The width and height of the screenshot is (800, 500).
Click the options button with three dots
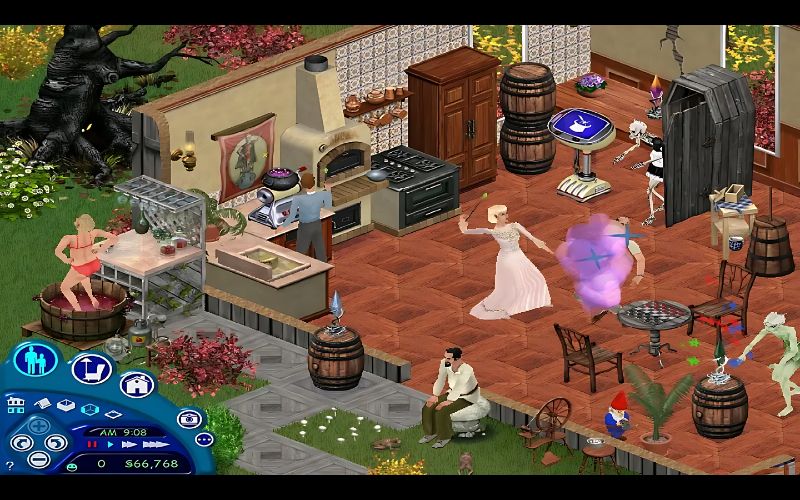(204, 440)
